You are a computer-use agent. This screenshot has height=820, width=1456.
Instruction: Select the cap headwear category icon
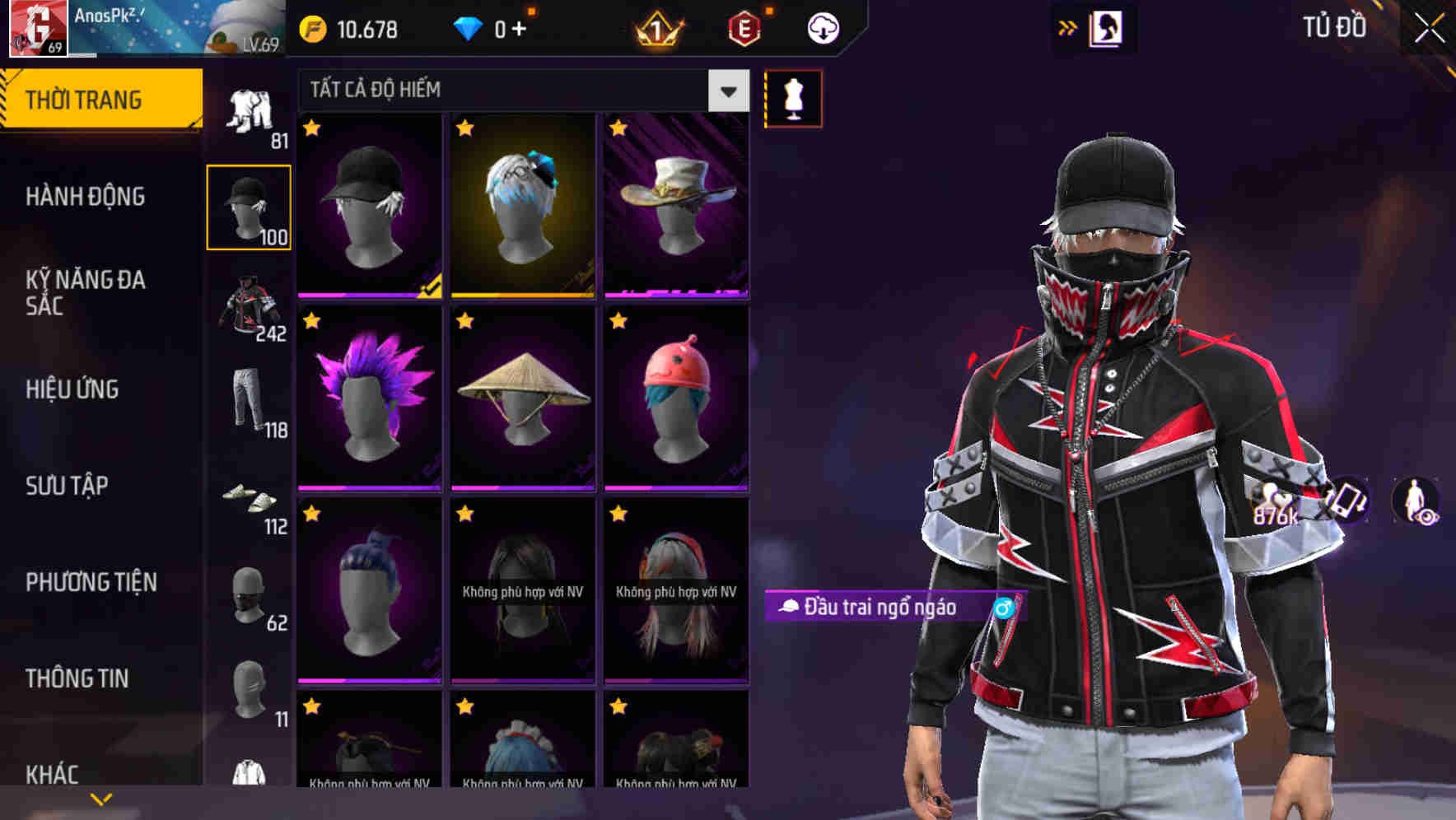coord(250,206)
